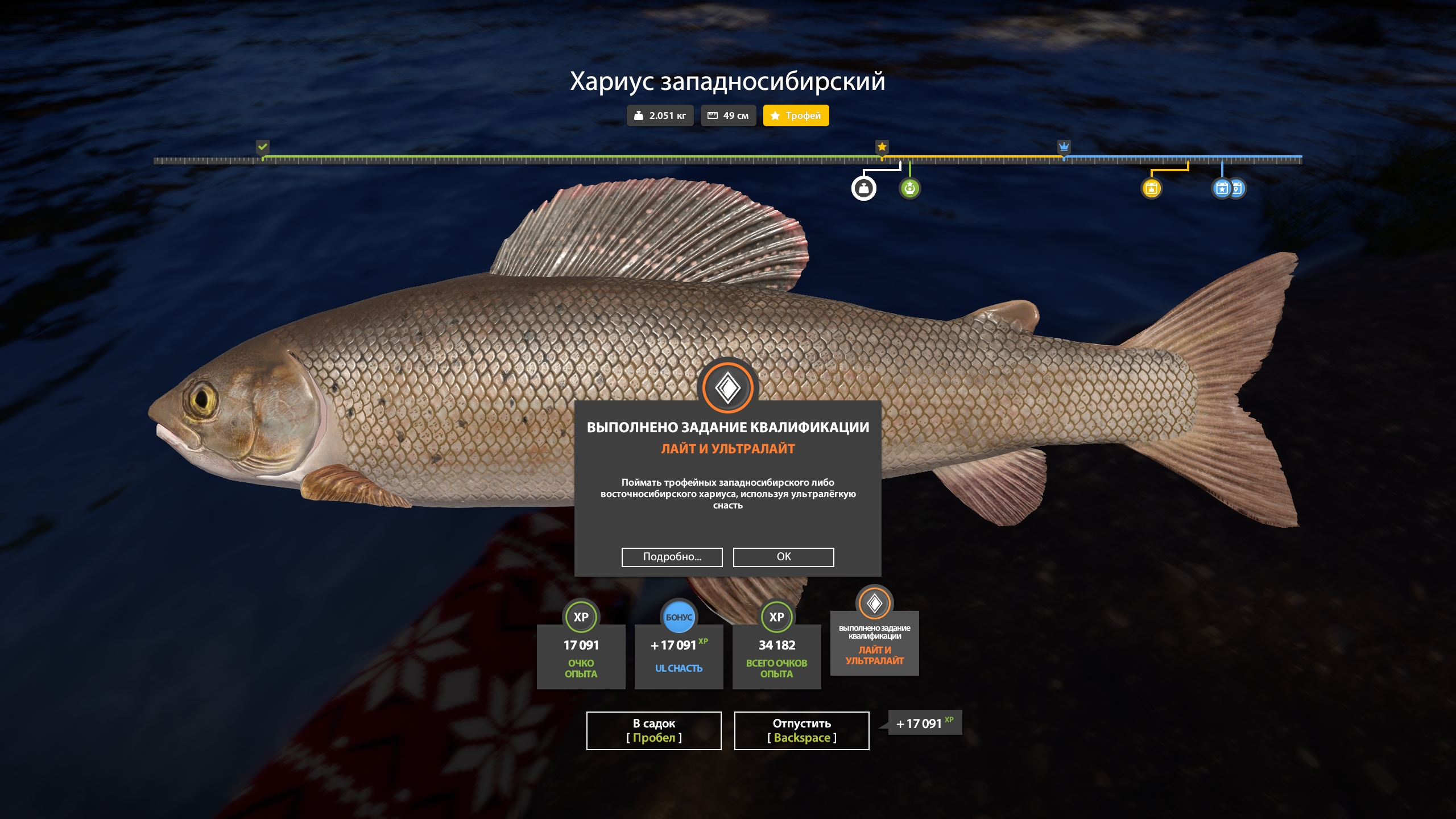
Task: Open the Подробно details of the task
Action: click(x=672, y=557)
